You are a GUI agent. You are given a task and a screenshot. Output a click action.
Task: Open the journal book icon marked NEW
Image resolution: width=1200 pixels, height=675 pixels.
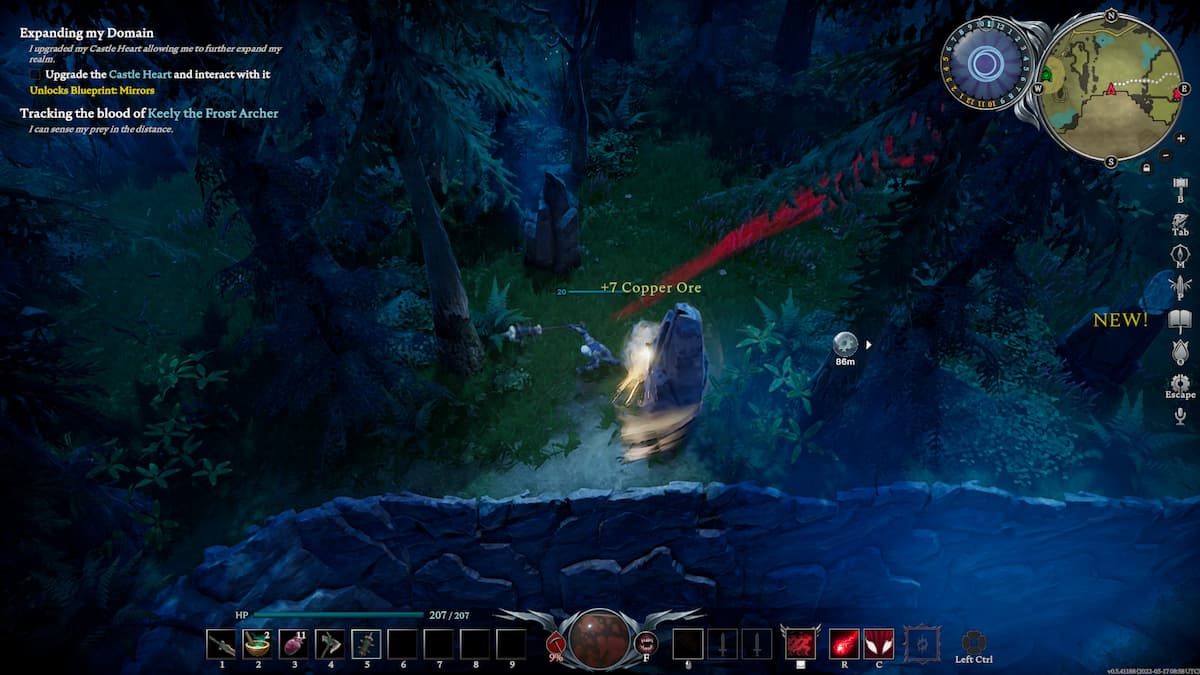click(x=1180, y=320)
